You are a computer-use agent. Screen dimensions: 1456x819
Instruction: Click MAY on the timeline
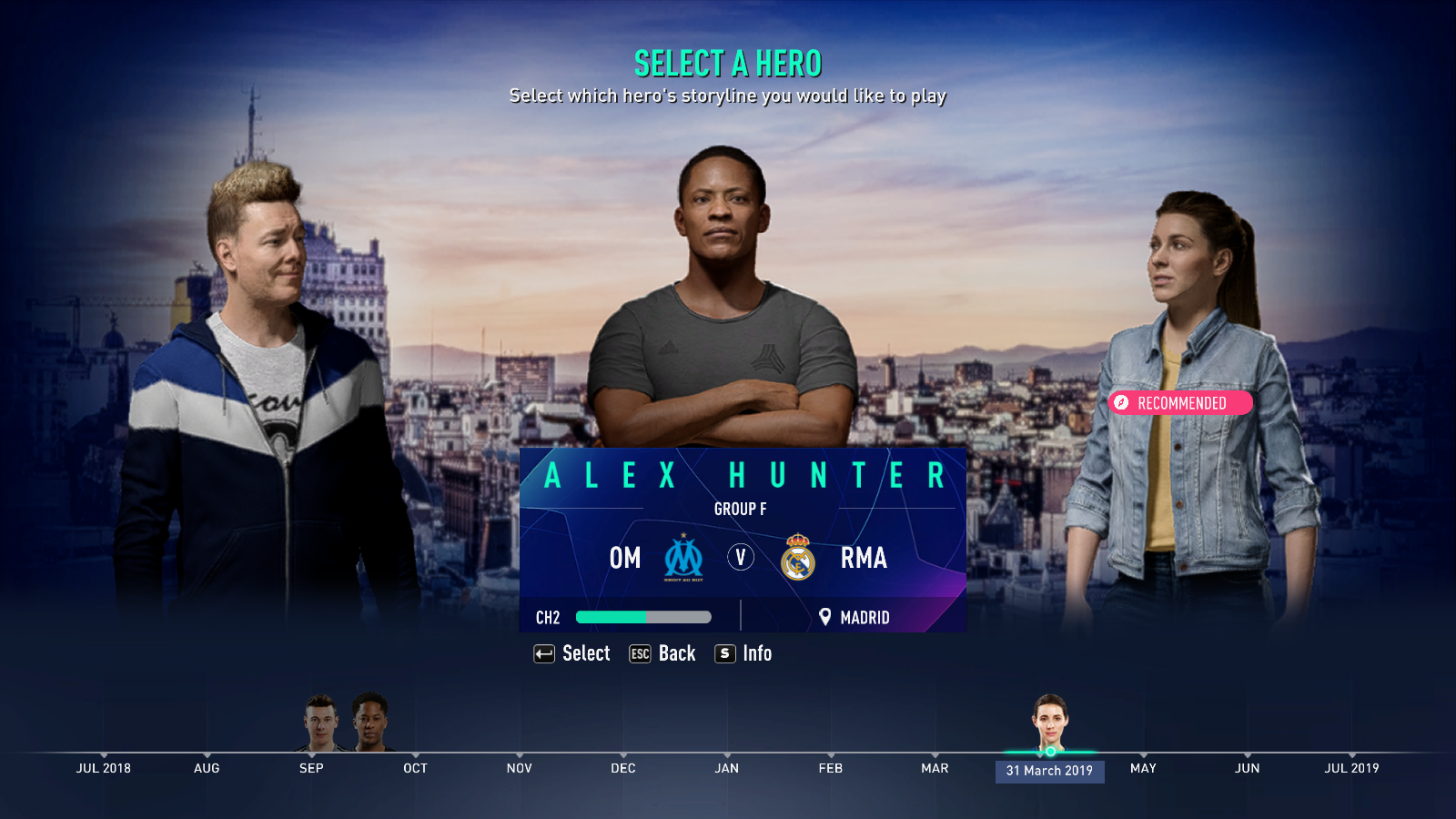[x=1144, y=768]
